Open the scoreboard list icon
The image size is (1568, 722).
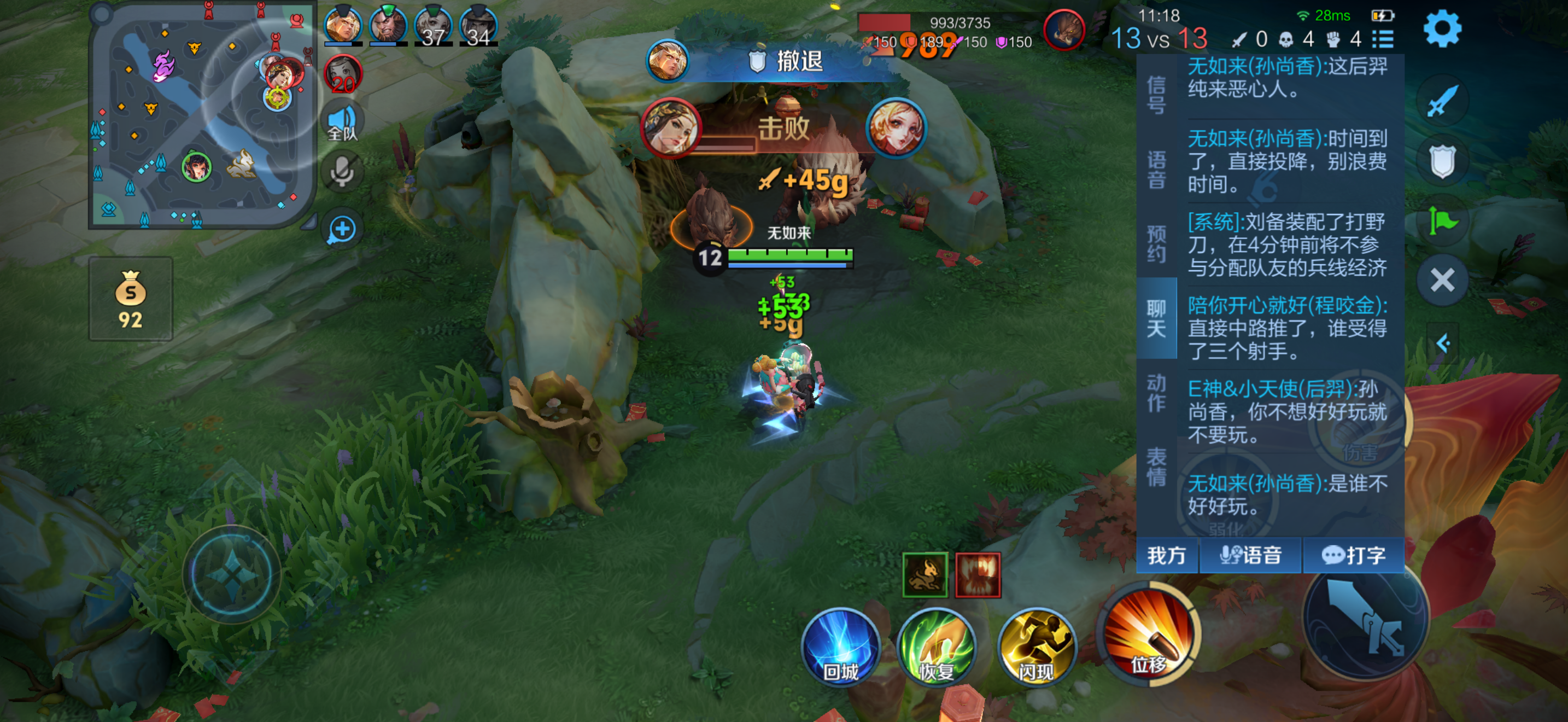tap(1383, 39)
